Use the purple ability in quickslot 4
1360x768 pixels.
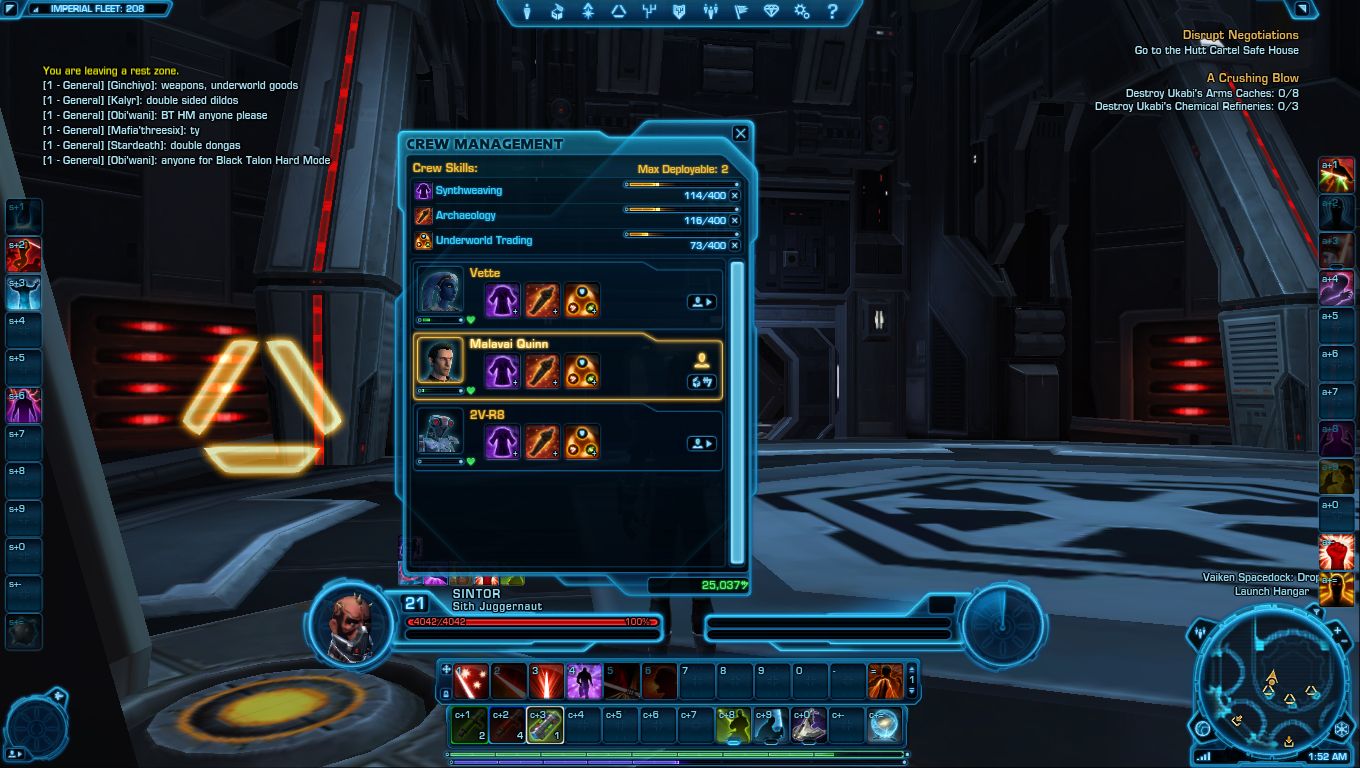coord(584,682)
